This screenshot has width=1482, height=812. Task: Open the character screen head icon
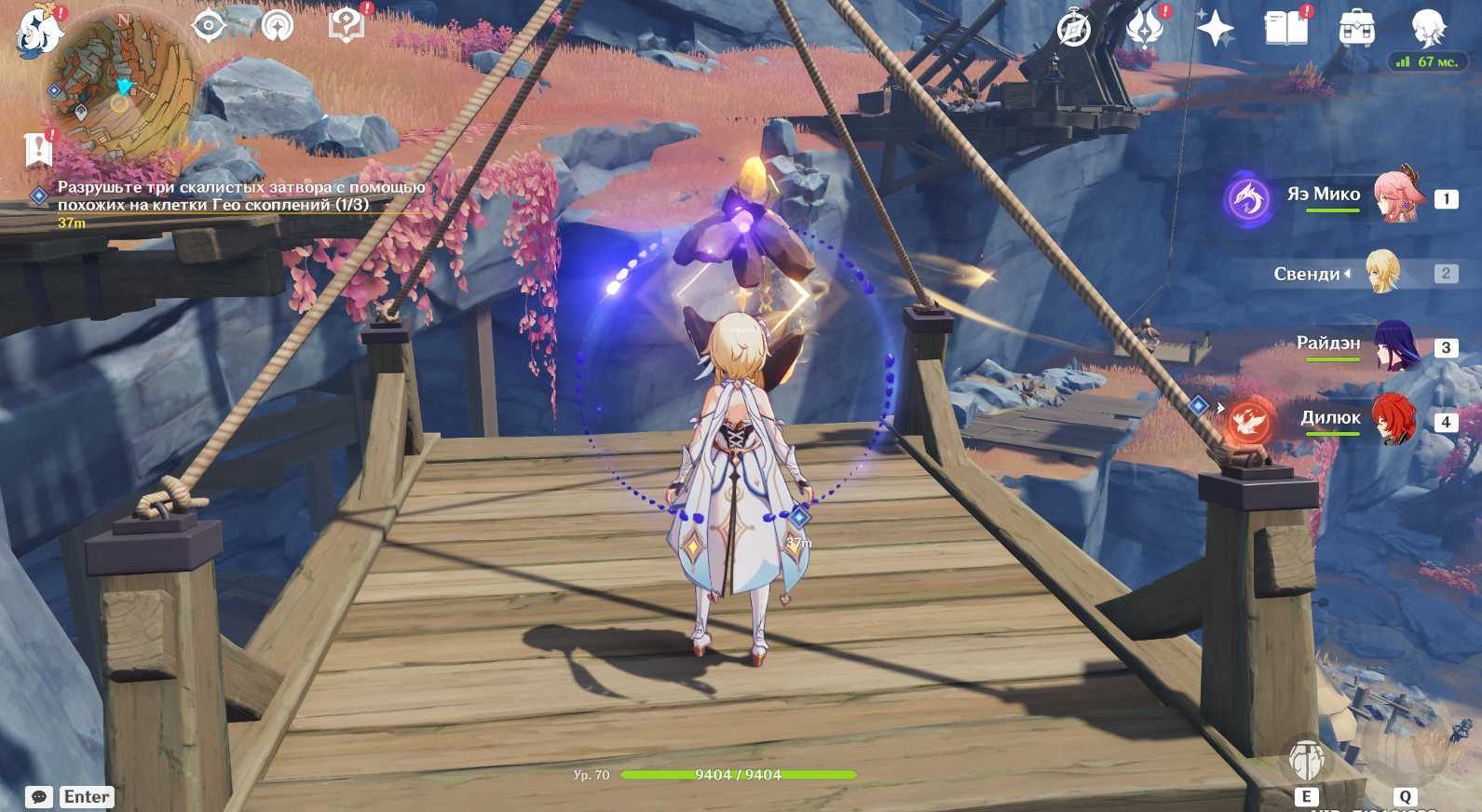pos(1427,29)
